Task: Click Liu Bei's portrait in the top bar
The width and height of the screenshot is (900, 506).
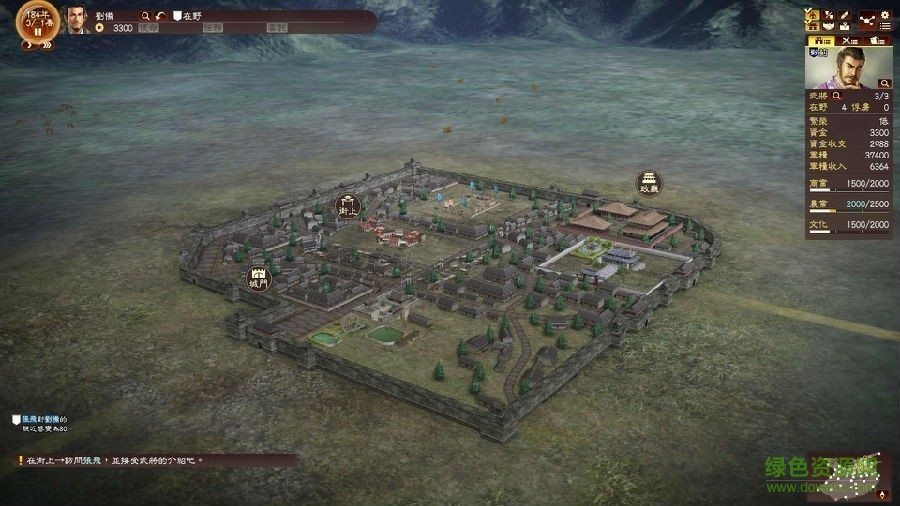Action: point(76,20)
